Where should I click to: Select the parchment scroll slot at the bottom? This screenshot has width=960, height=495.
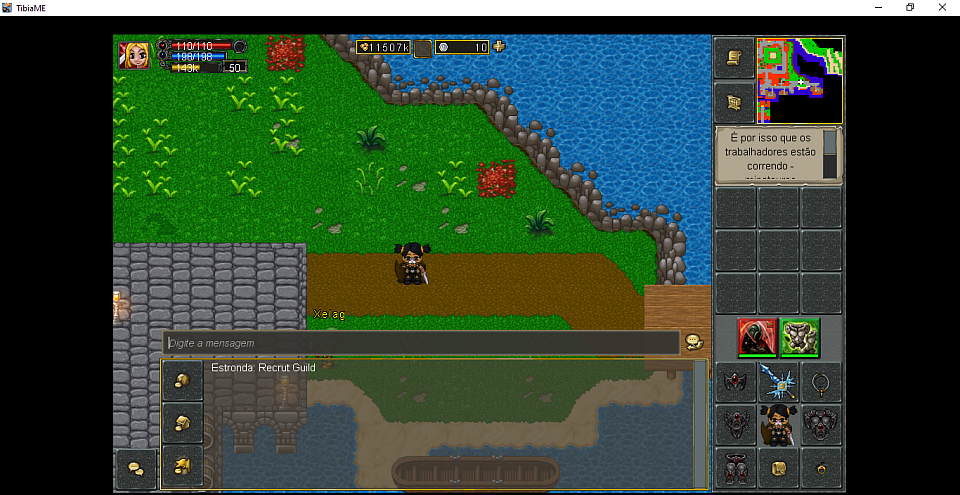point(778,467)
